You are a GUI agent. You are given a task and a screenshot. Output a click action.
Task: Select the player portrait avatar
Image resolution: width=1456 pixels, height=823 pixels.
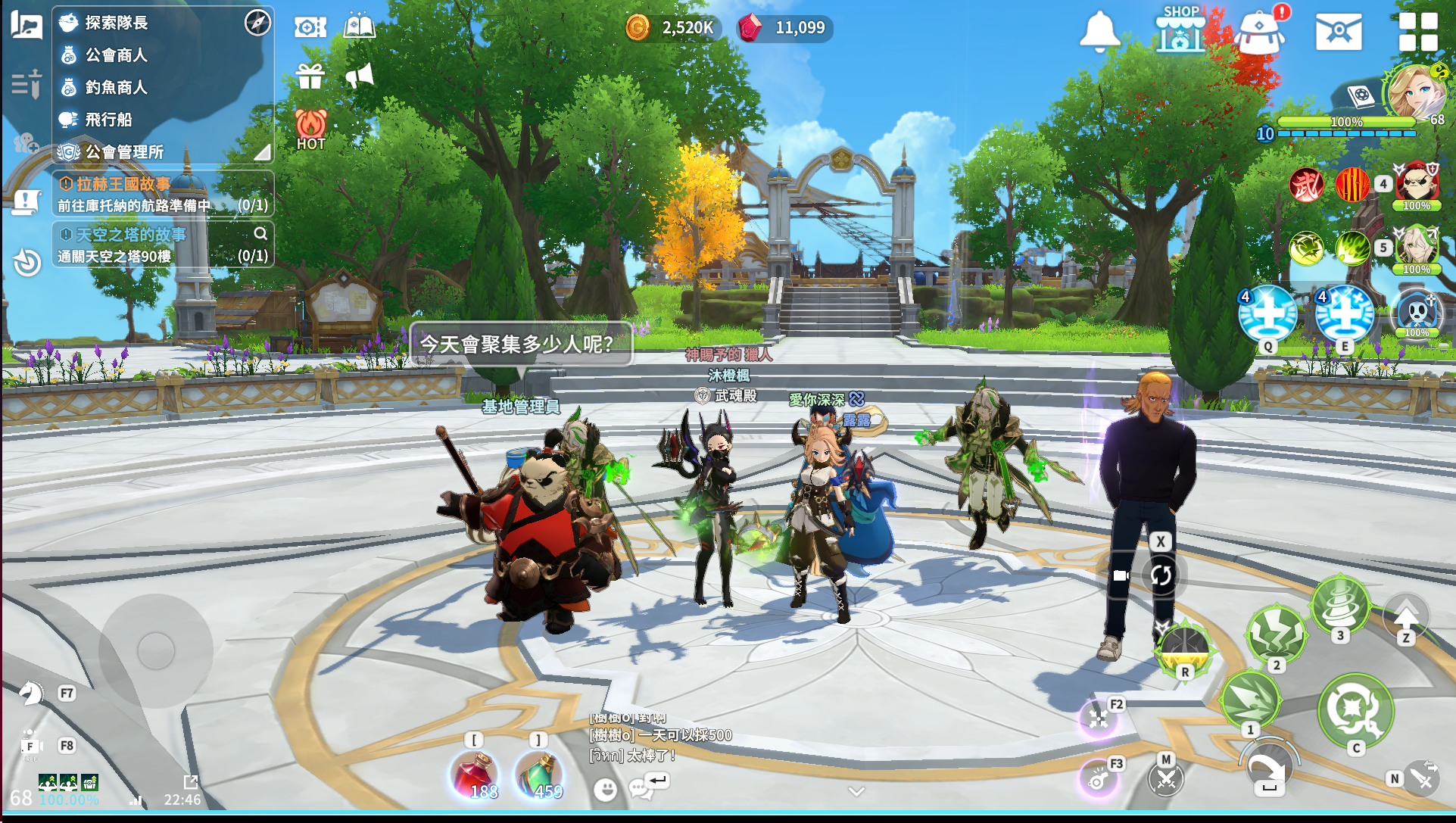tap(1416, 93)
